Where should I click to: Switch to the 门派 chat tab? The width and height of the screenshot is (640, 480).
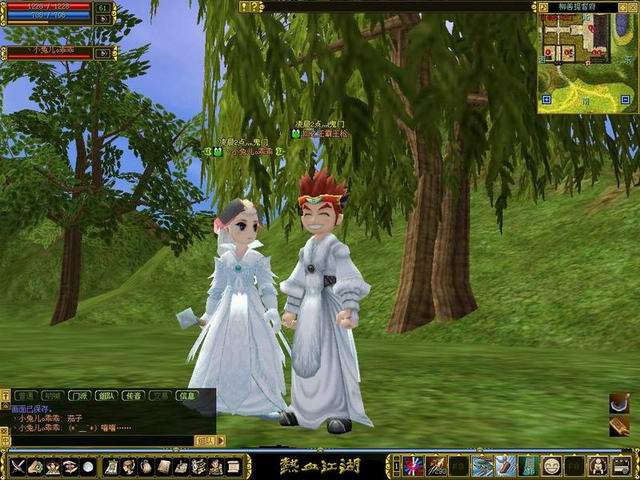tap(79, 396)
